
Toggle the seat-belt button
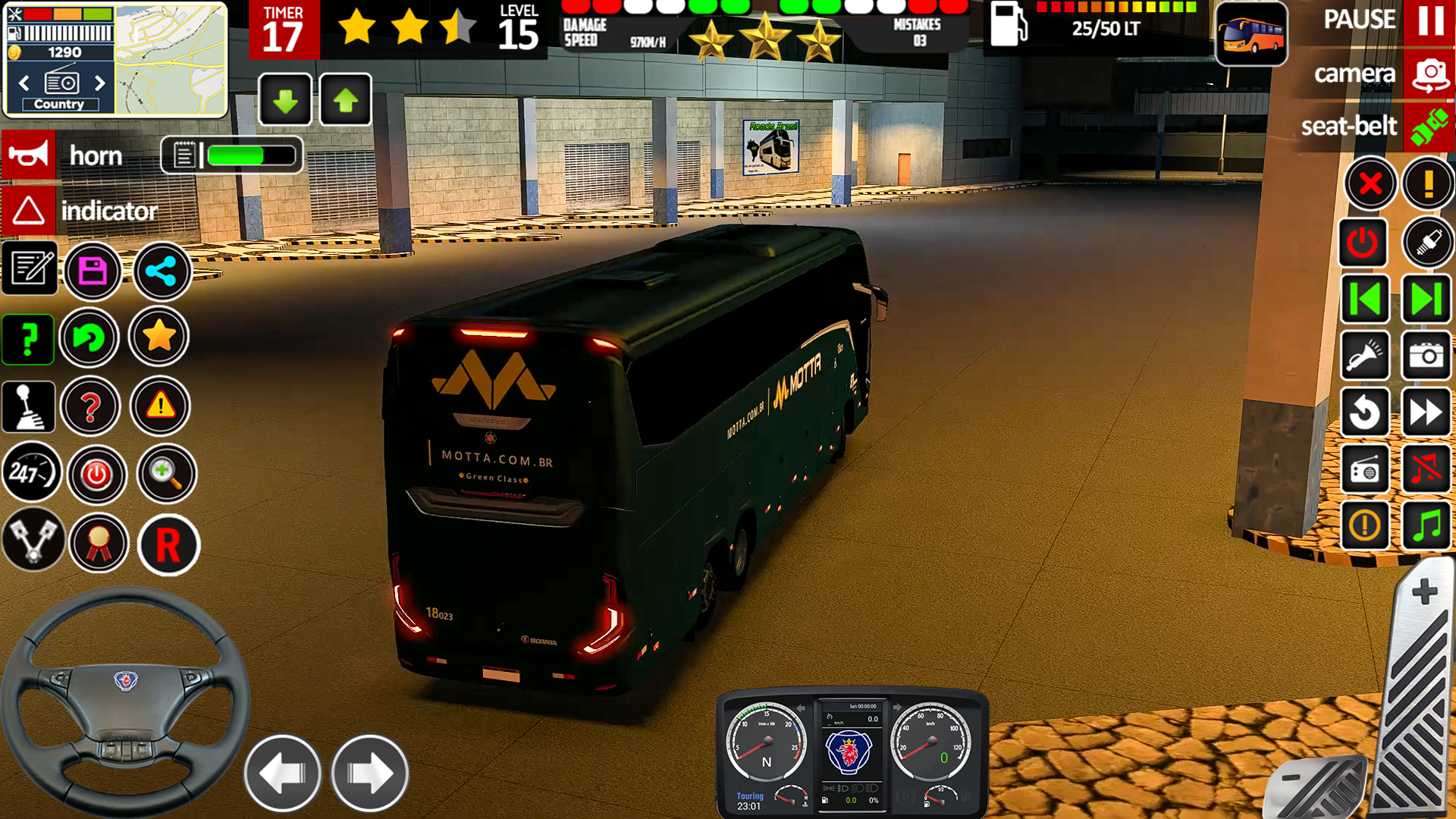pyautogui.click(x=1429, y=127)
